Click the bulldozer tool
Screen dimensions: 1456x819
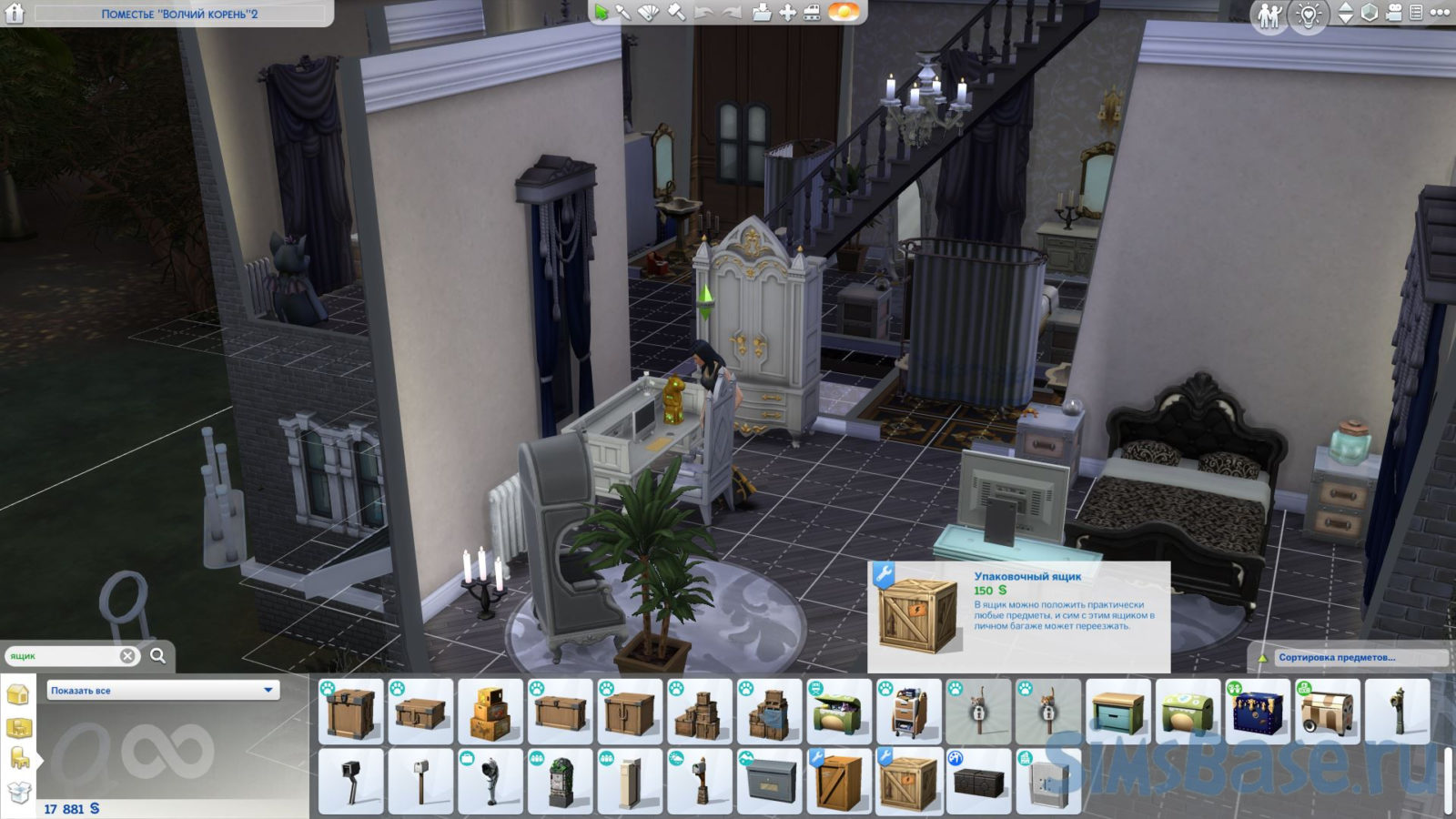click(x=811, y=13)
